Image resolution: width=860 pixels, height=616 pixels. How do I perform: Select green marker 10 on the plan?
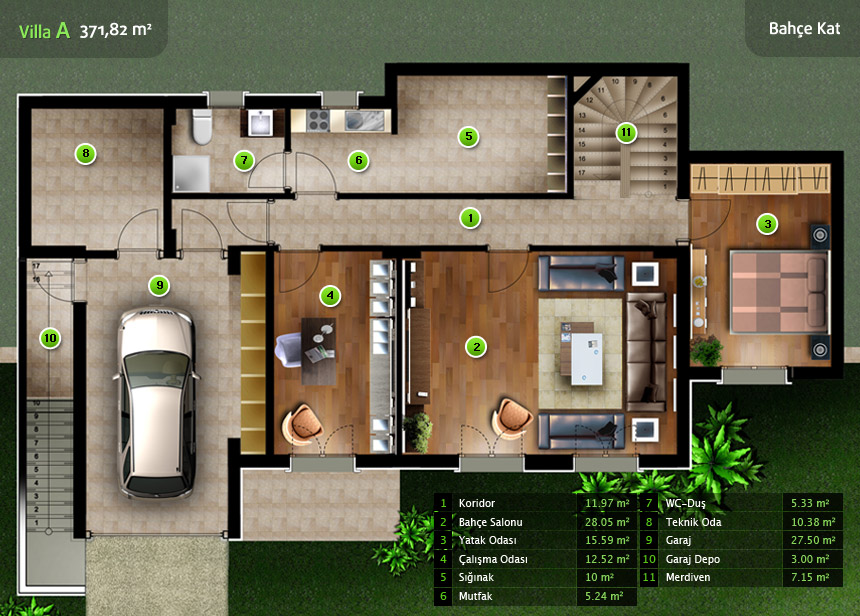(50, 338)
